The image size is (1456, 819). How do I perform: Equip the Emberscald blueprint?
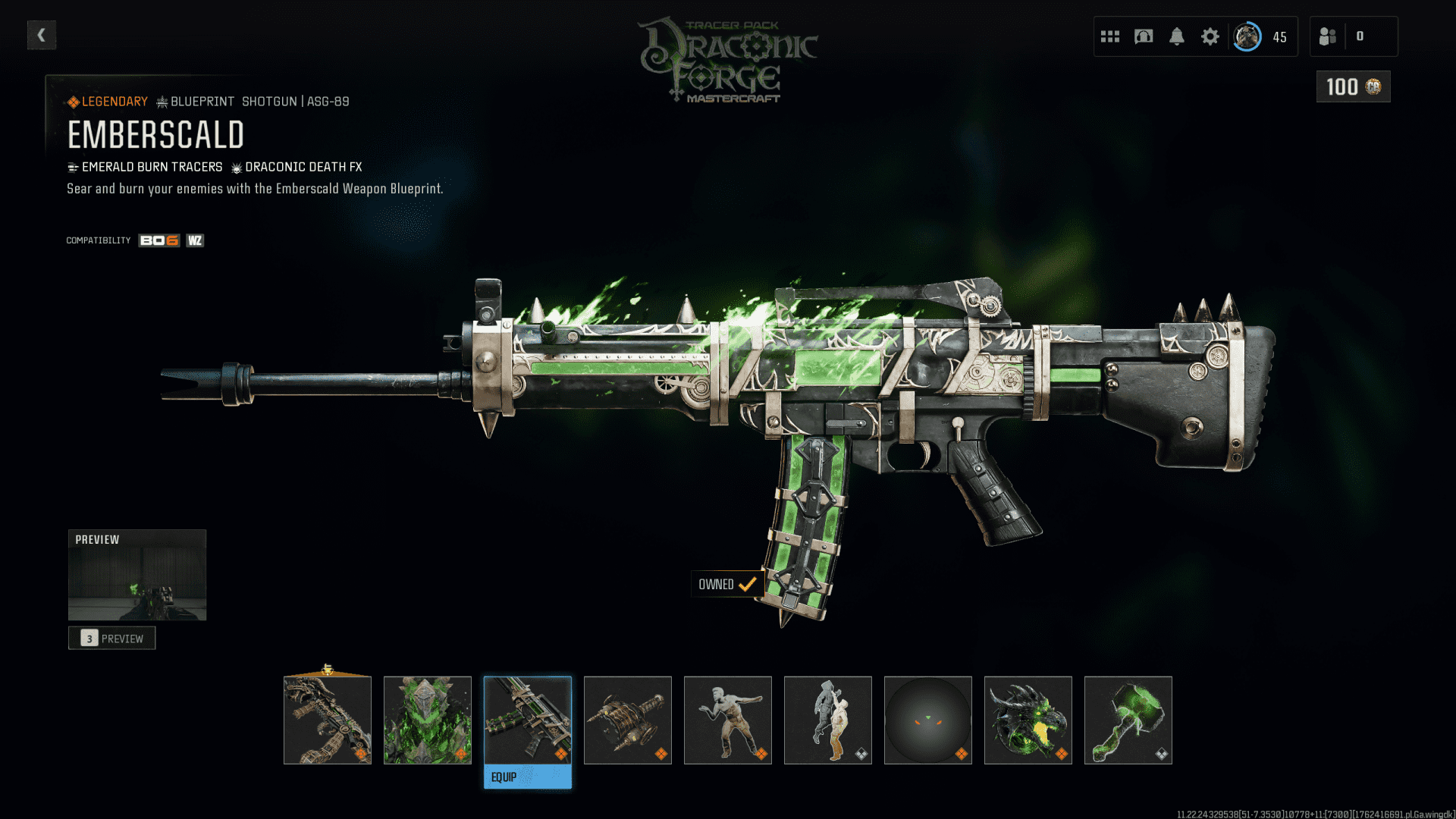(528, 777)
